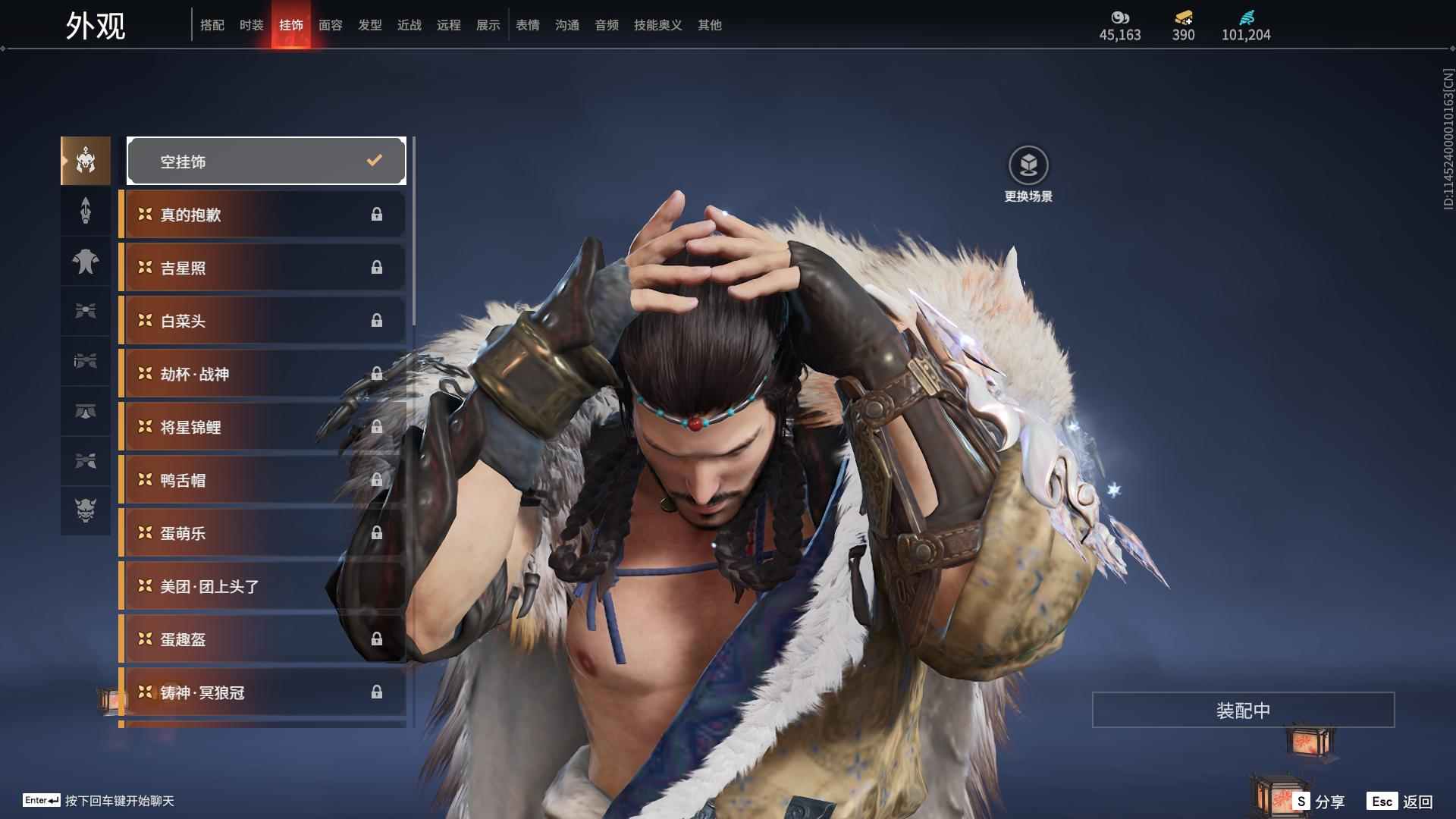
Task: Select the oni mask category icon
Action: (x=86, y=510)
